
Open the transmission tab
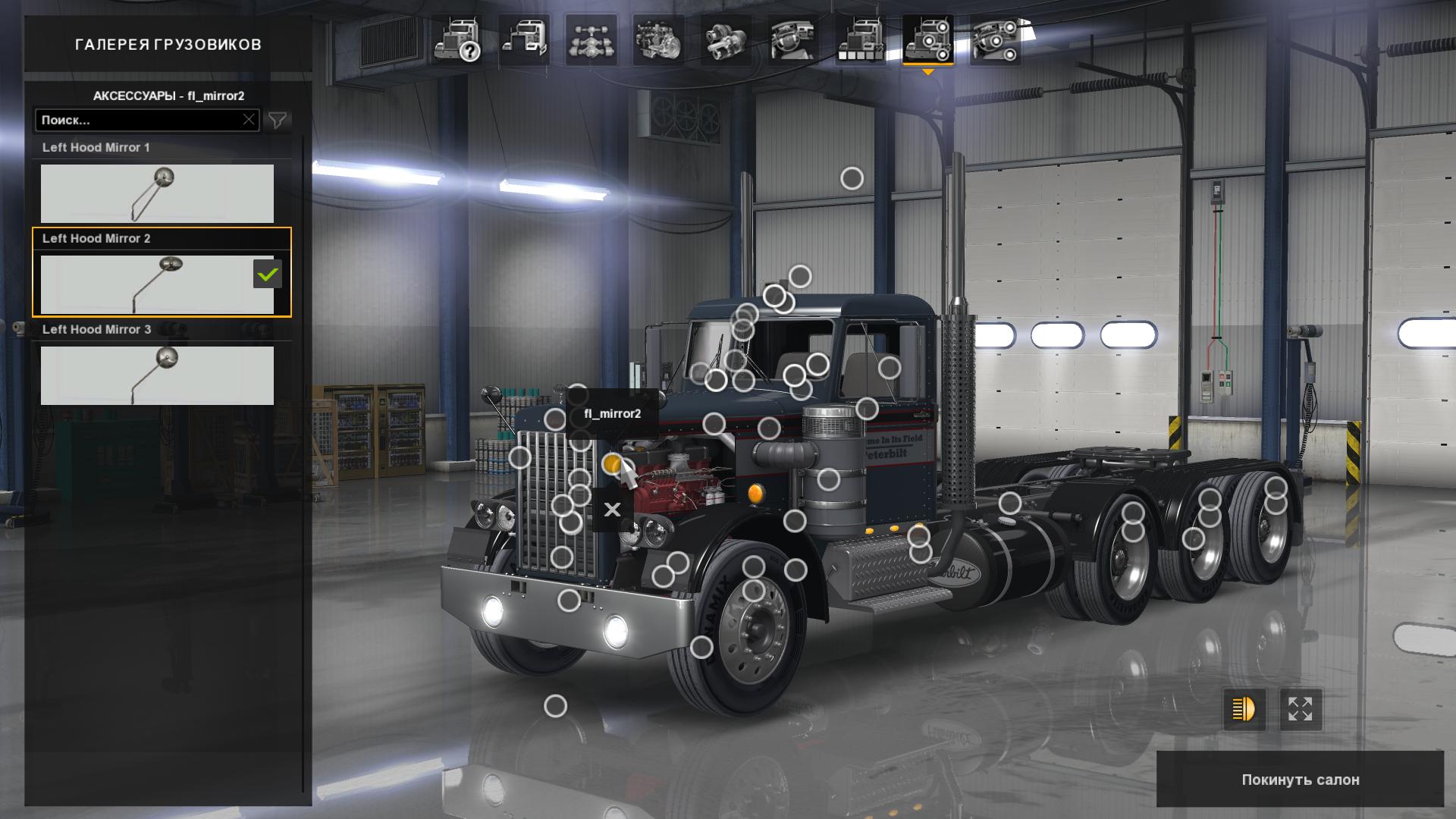(725, 40)
